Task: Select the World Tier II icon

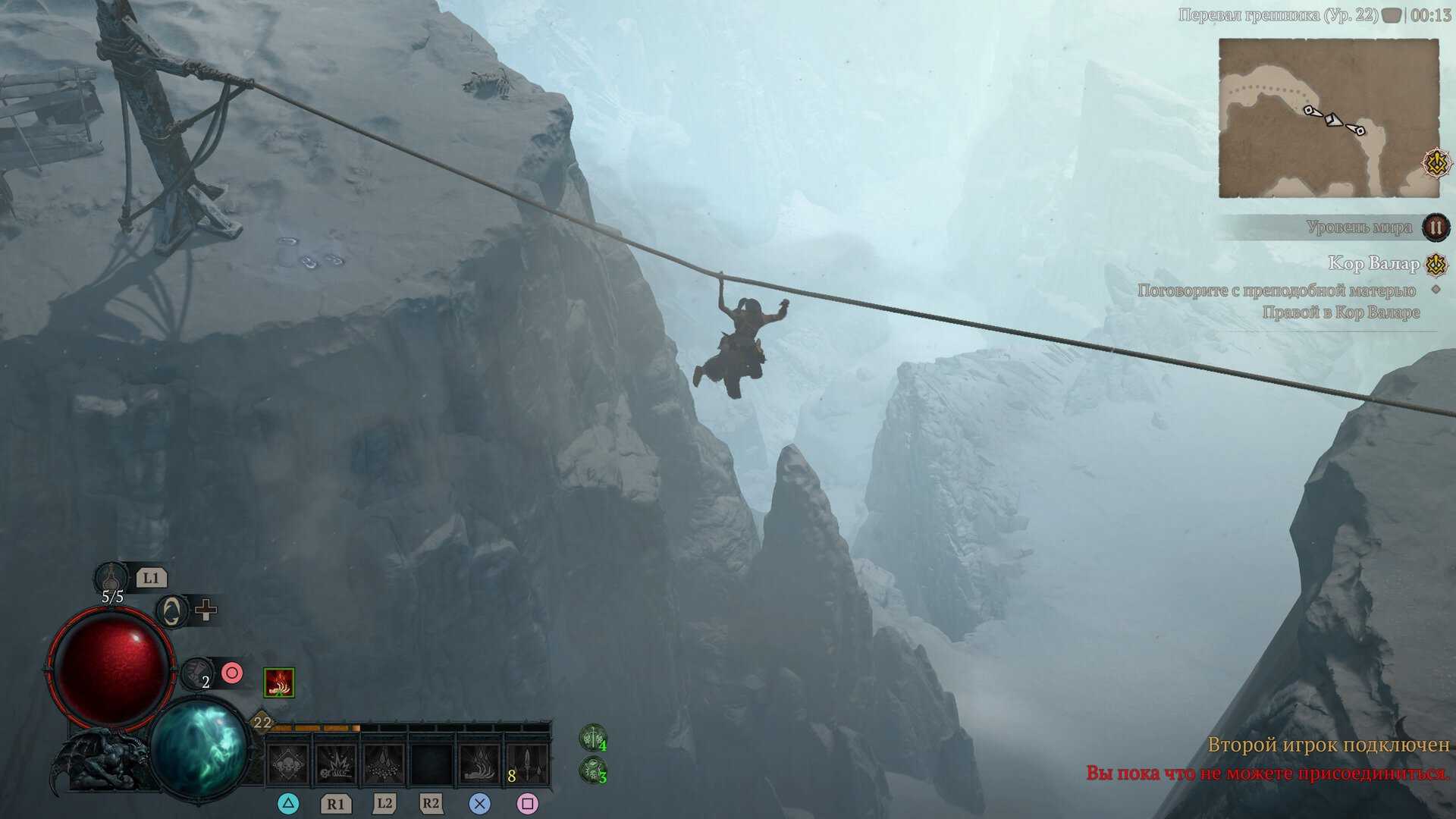Action: point(1436,227)
